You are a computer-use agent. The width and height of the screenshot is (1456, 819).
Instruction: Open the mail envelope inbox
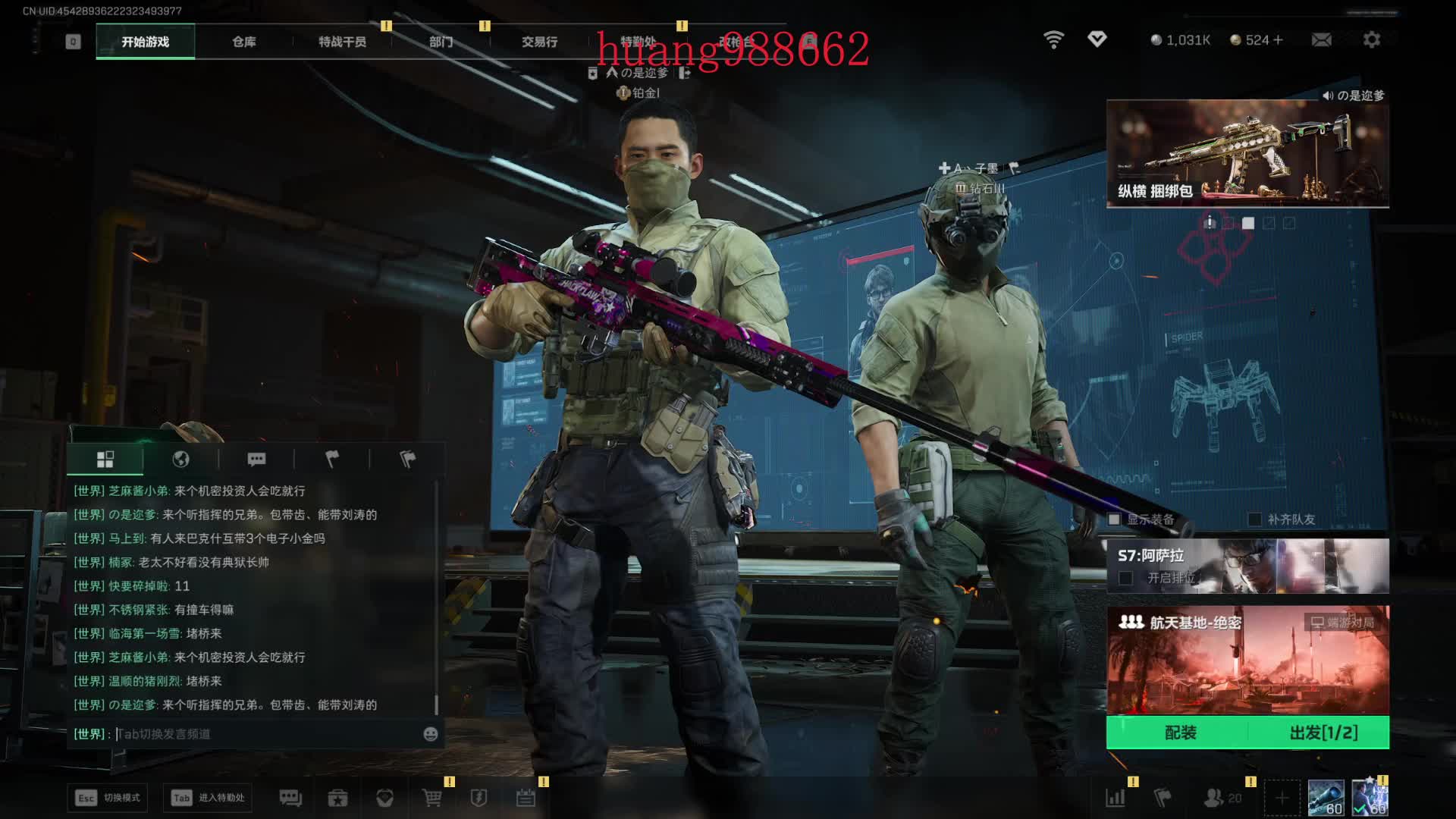point(1321,39)
